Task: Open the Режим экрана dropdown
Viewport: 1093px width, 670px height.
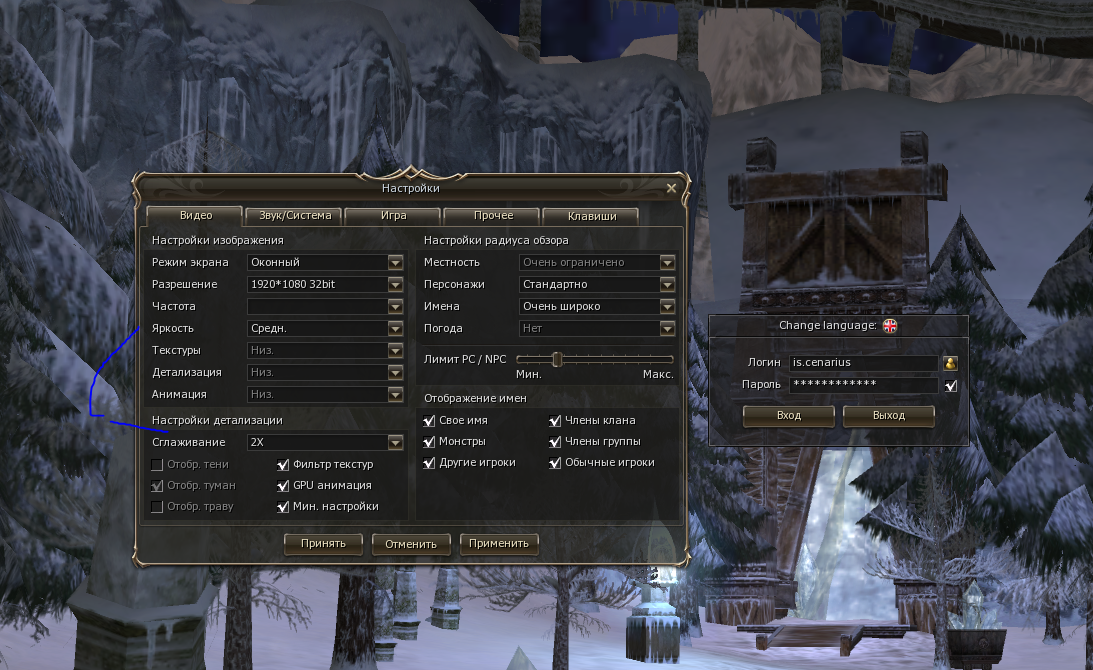Action: click(x=396, y=263)
